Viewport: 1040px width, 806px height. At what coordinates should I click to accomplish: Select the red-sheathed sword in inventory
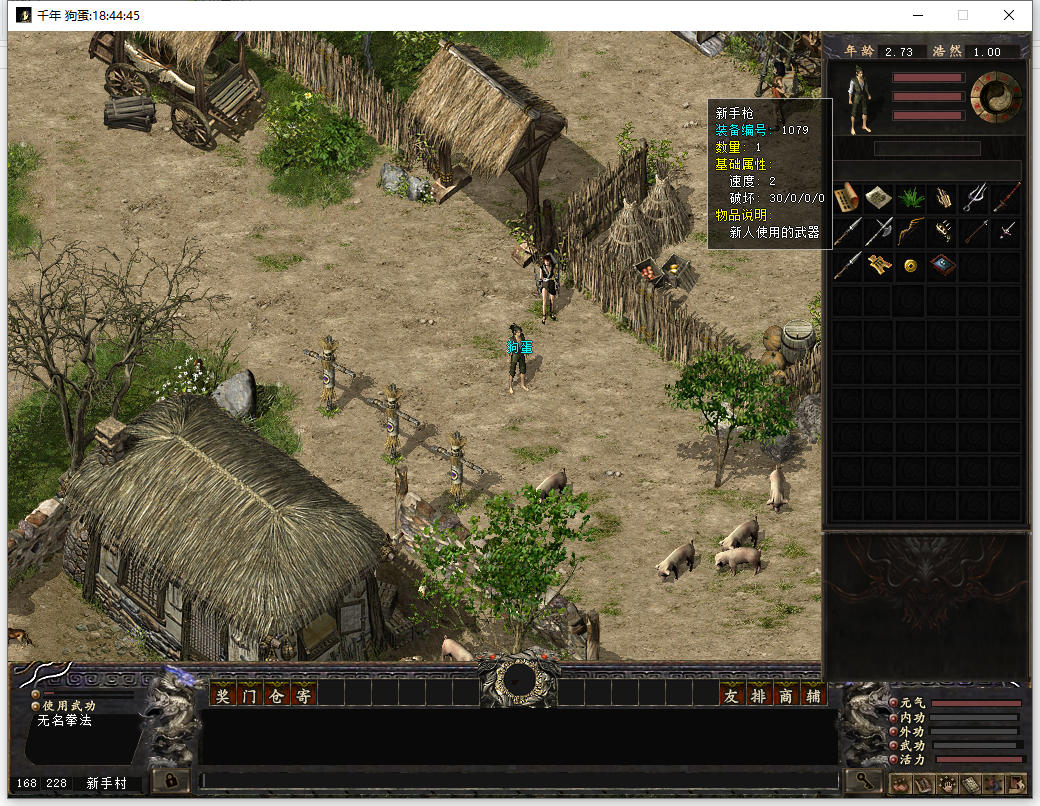pos(1007,198)
